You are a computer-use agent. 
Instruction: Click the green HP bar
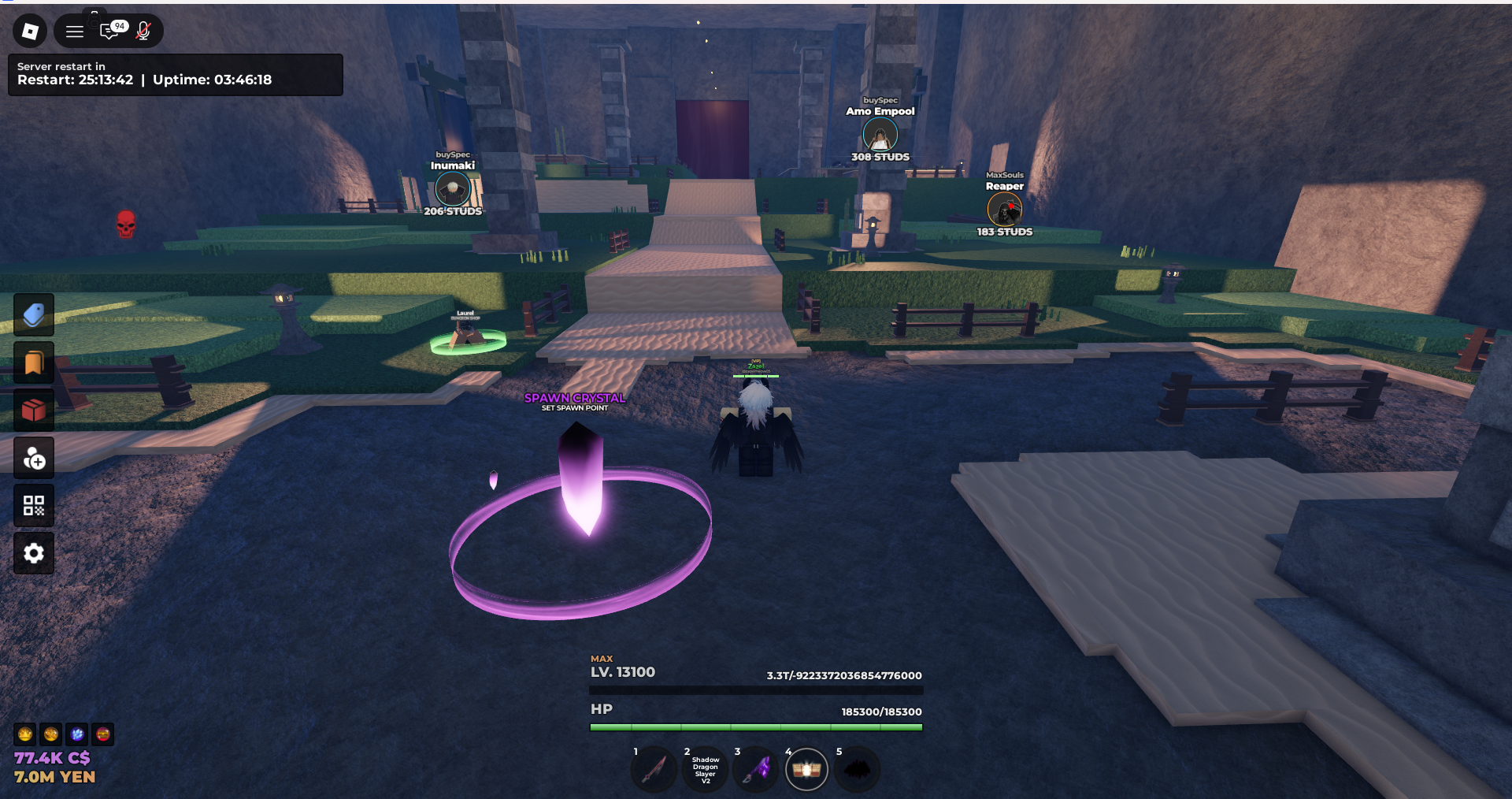[x=754, y=727]
